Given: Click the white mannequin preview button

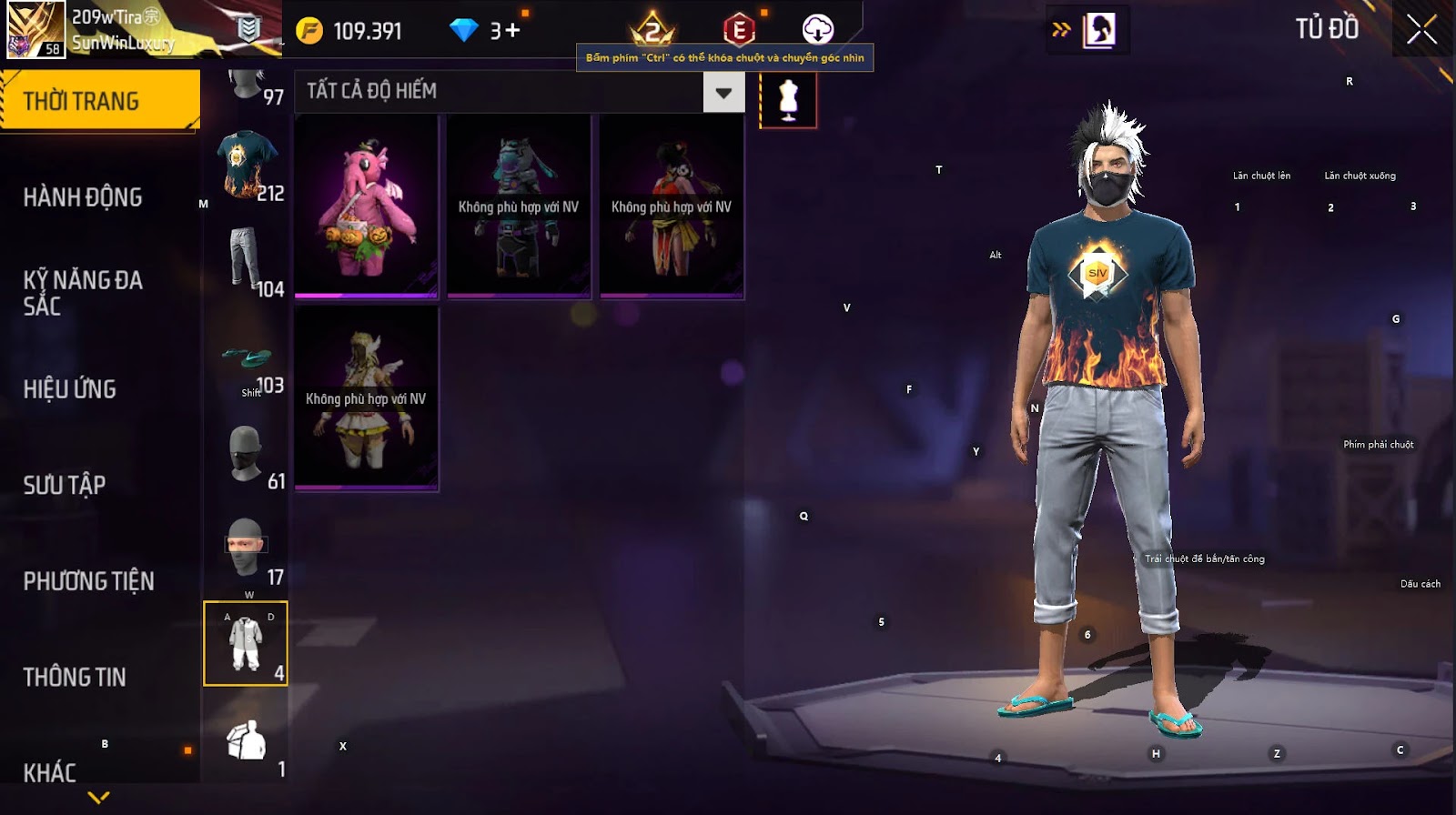Looking at the screenshot, I should click(x=788, y=99).
